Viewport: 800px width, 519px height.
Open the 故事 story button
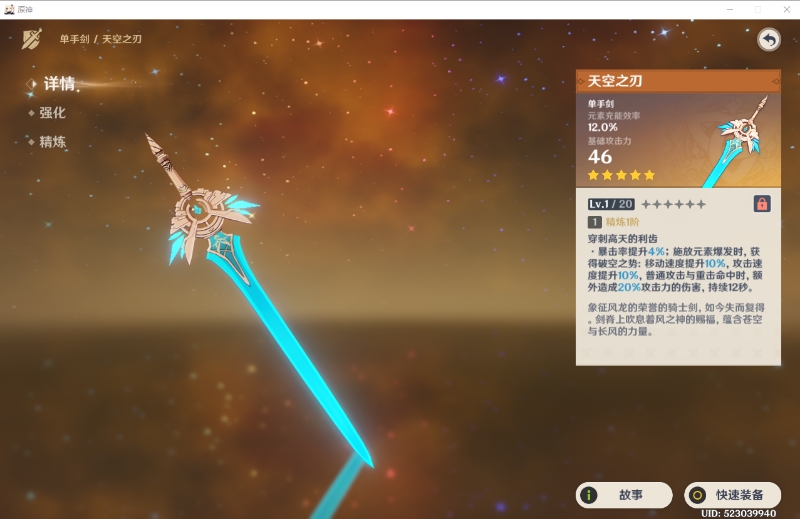623,494
